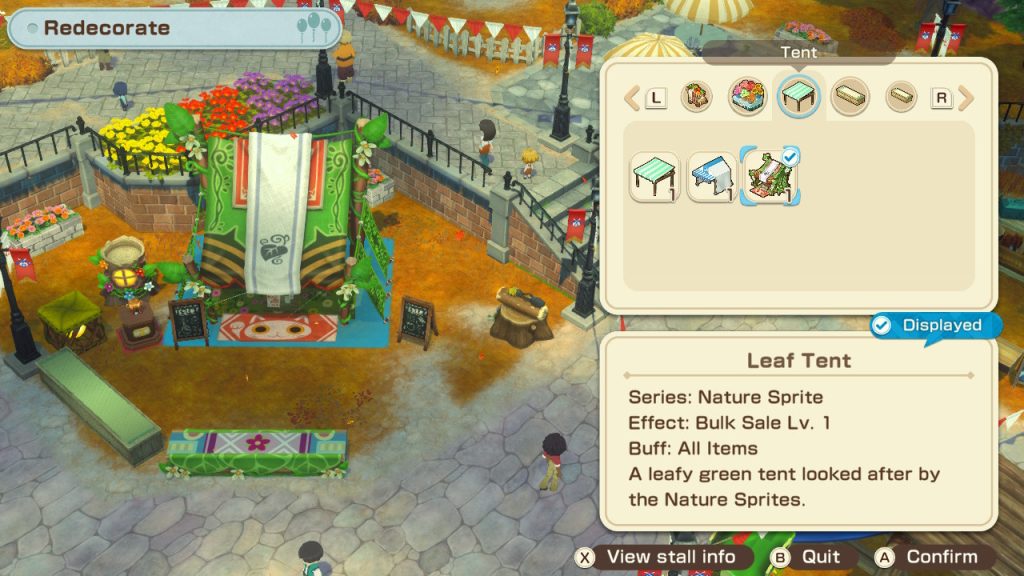Switch to the Tent category tab
The width and height of the screenshot is (1024, 576).
coord(799,97)
